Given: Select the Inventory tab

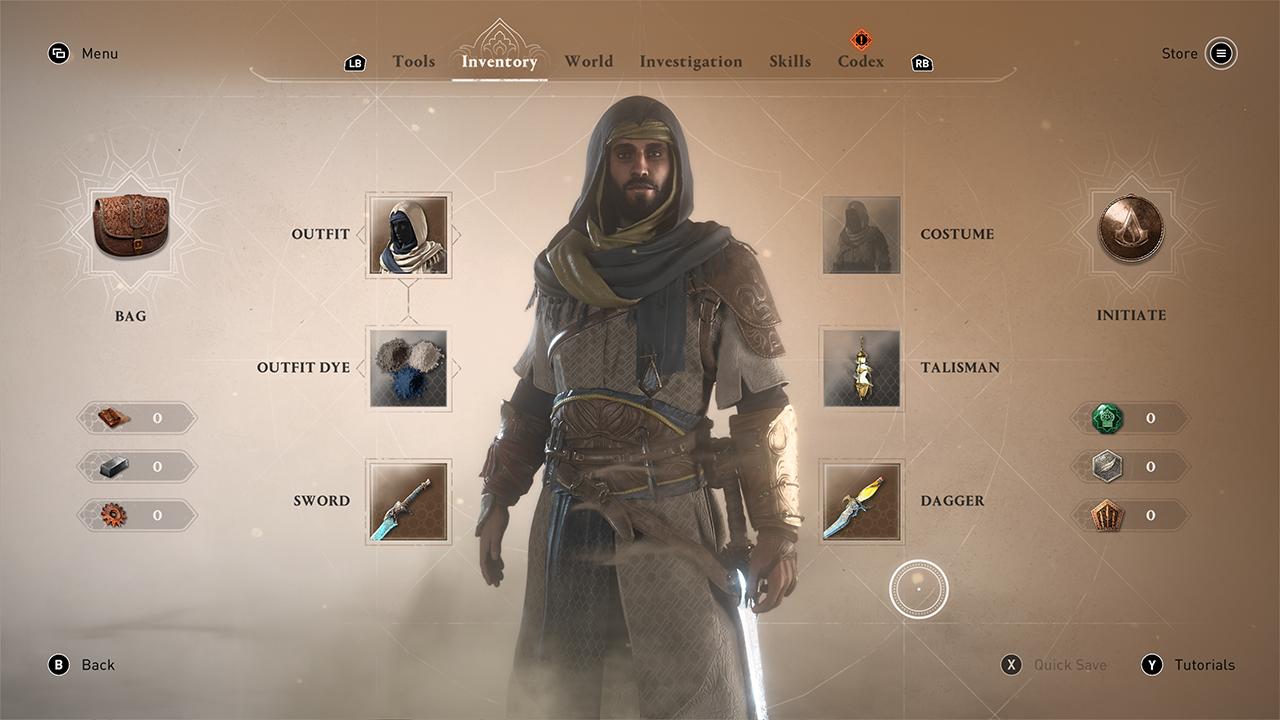Looking at the screenshot, I should (499, 61).
